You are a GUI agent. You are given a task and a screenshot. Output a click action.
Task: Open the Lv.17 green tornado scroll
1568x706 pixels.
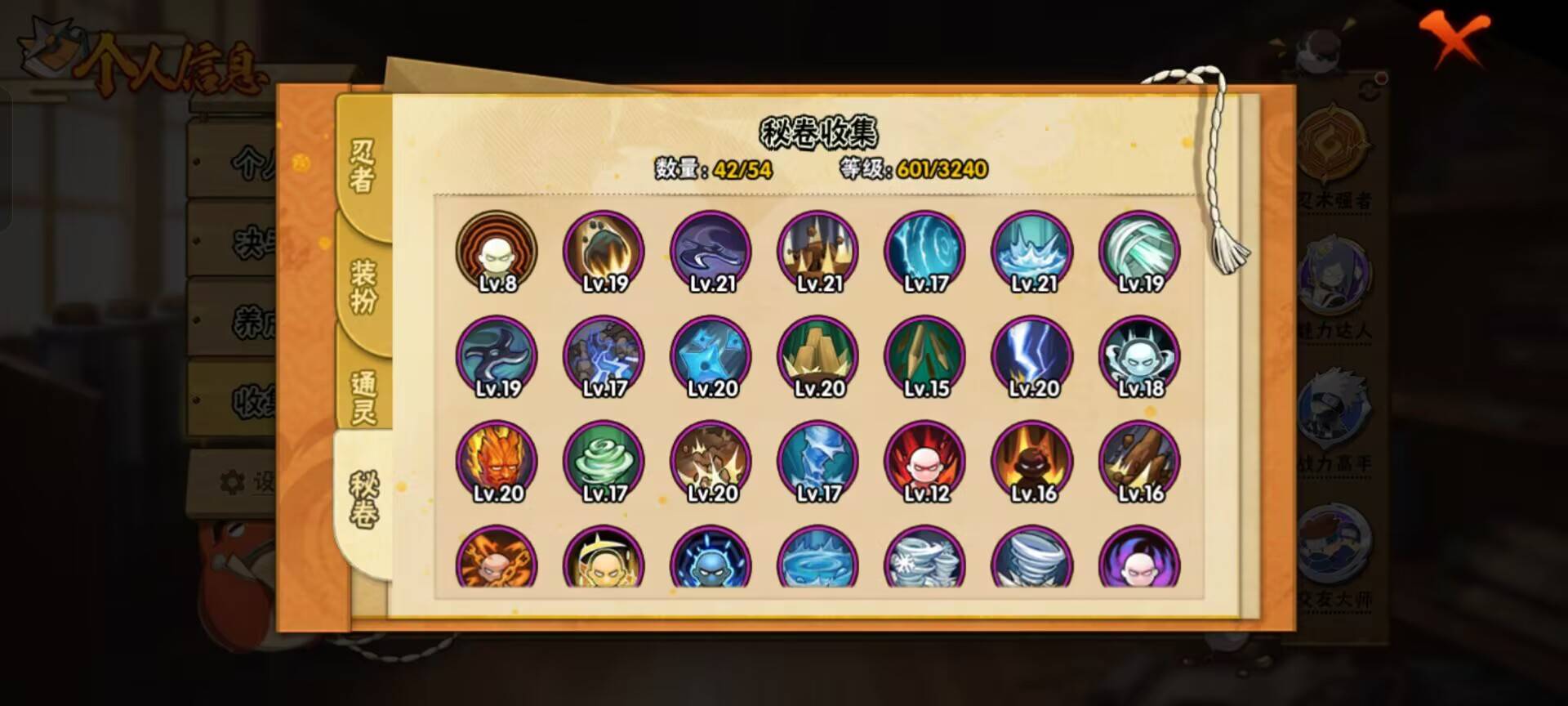coord(603,462)
